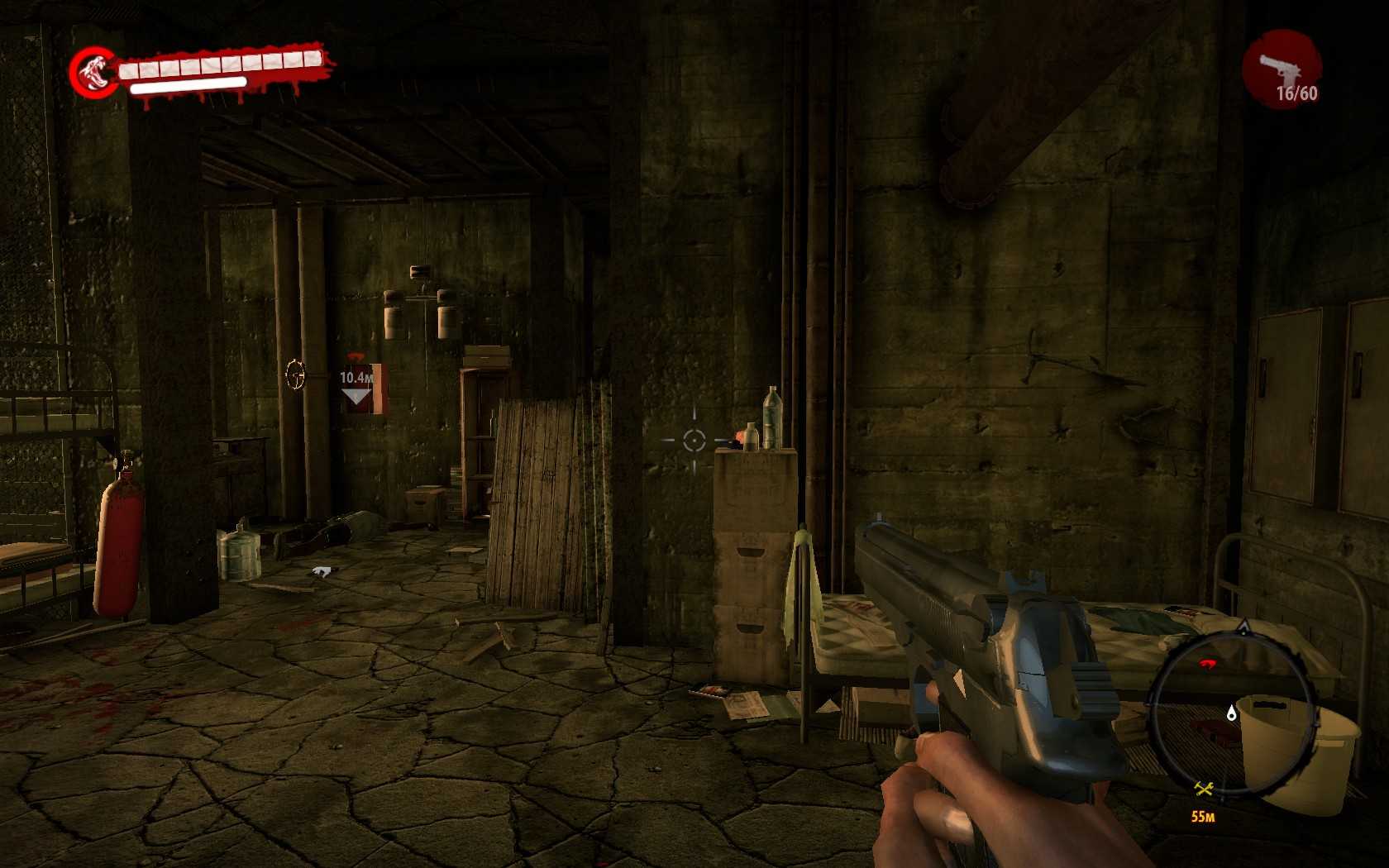Select the 10.4m objective waypoint marker
The height and width of the screenshot is (868, 1389).
click(x=356, y=386)
